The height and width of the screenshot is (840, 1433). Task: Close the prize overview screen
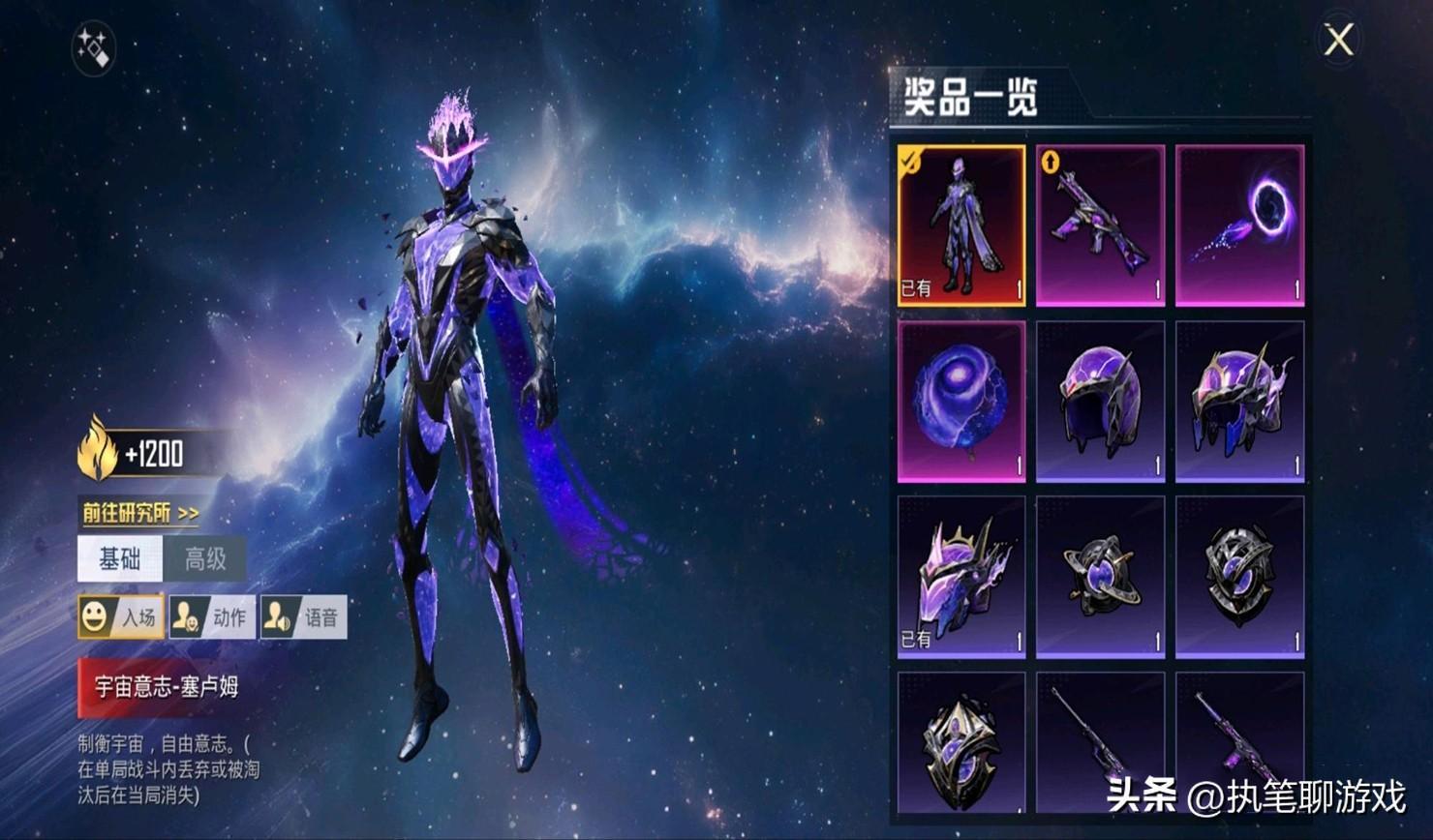[1338, 41]
